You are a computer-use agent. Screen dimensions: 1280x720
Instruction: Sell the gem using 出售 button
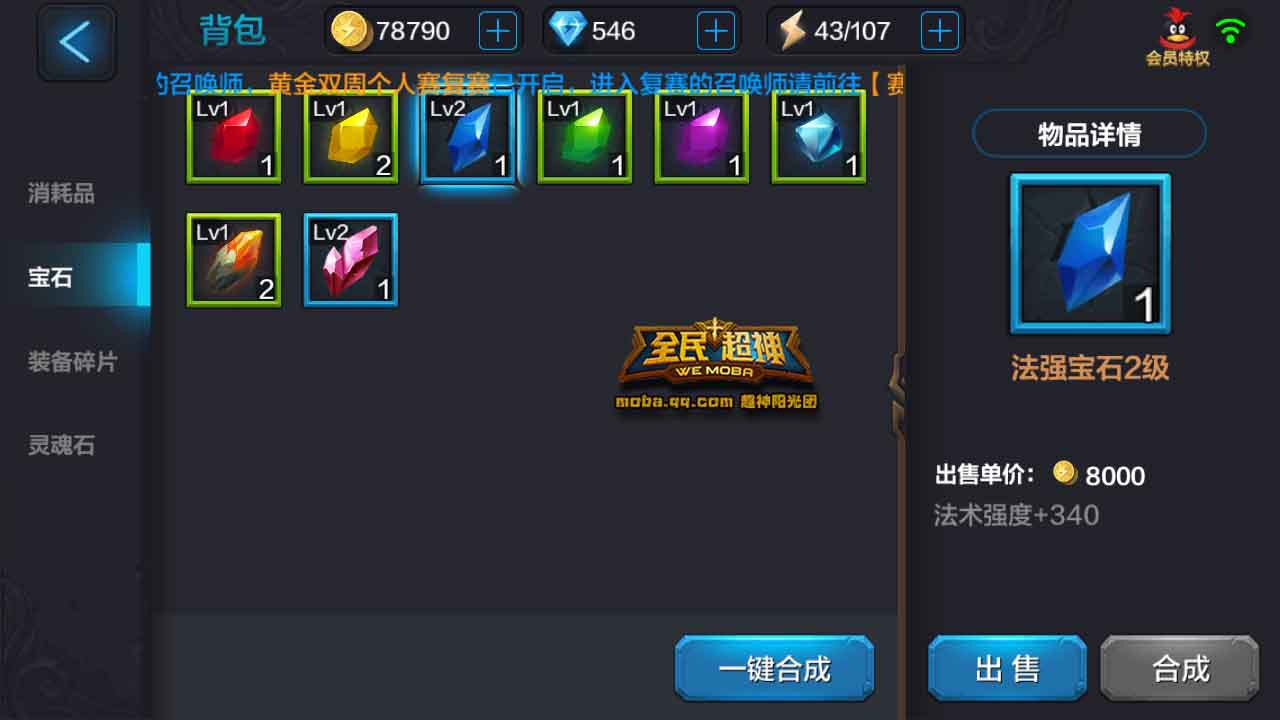pyautogui.click(x=1005, y=668)
